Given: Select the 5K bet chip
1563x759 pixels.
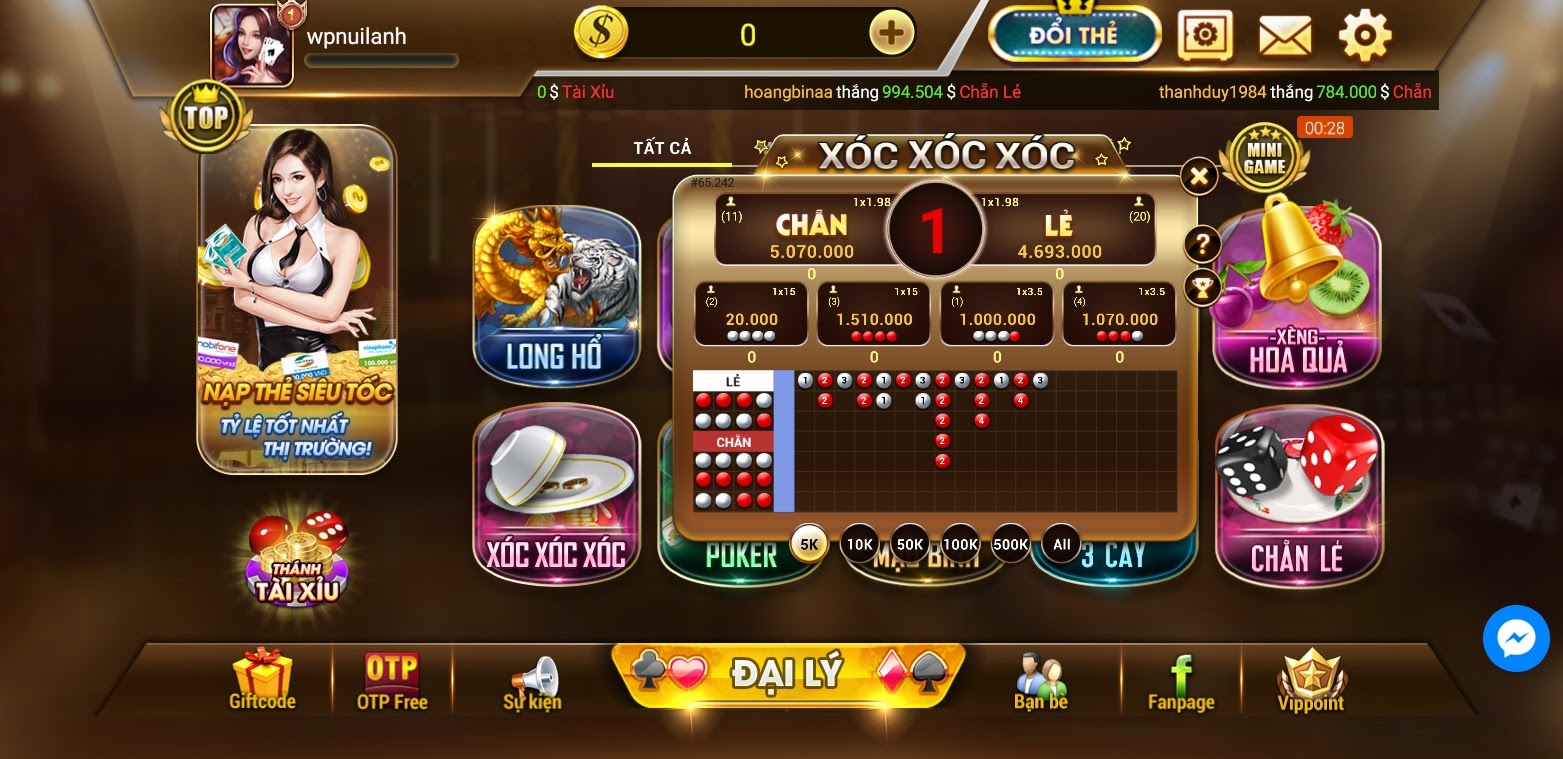Looking at the screenshot, I should point(809,544).
